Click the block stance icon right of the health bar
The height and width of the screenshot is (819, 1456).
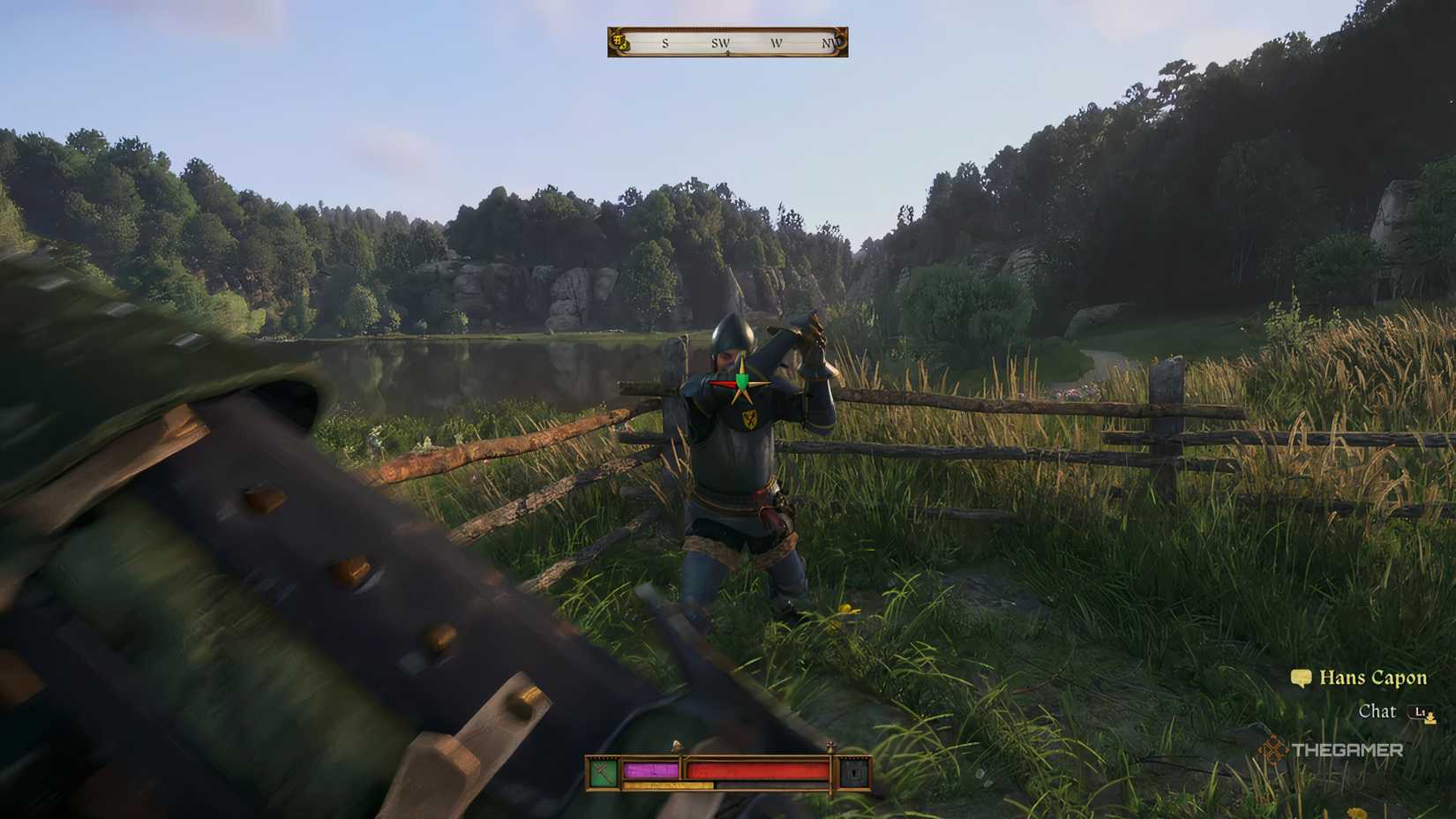tap(852, 773)
